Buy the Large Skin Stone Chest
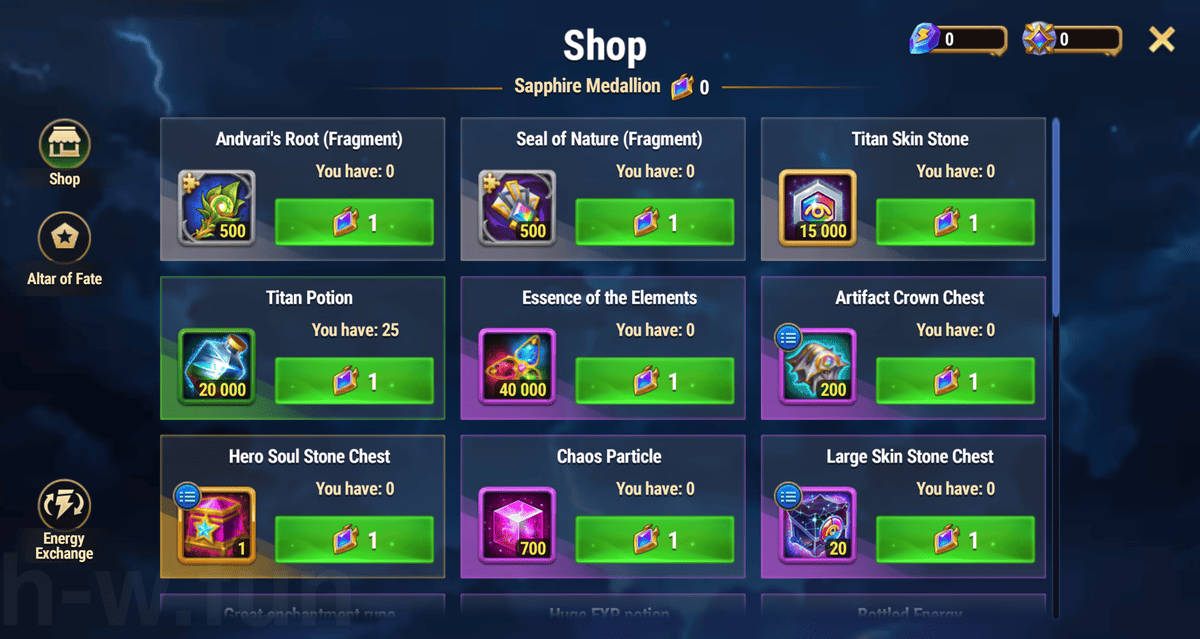 point(955,540)
